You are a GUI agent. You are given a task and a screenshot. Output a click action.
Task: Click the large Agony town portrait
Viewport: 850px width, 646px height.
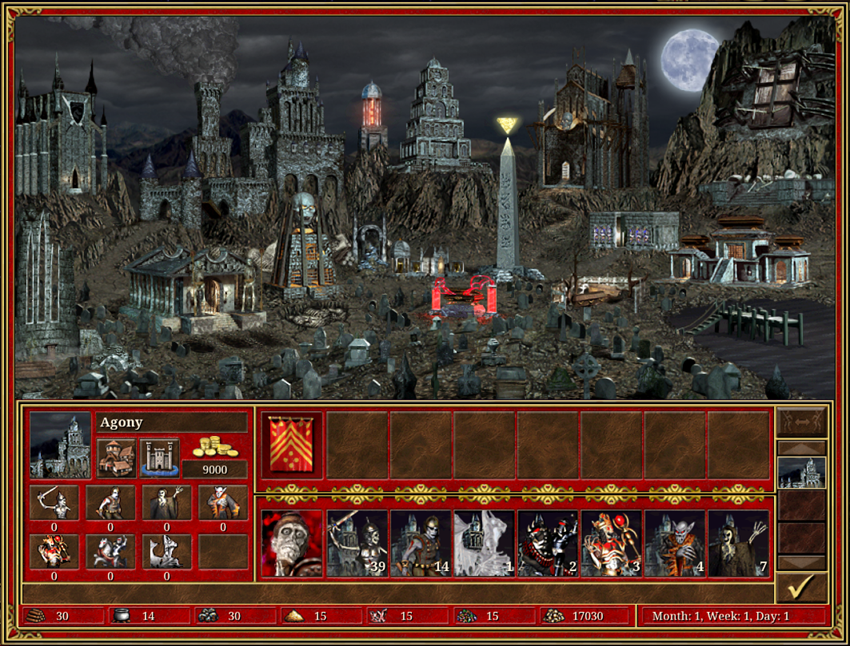(x=59, y=445)
